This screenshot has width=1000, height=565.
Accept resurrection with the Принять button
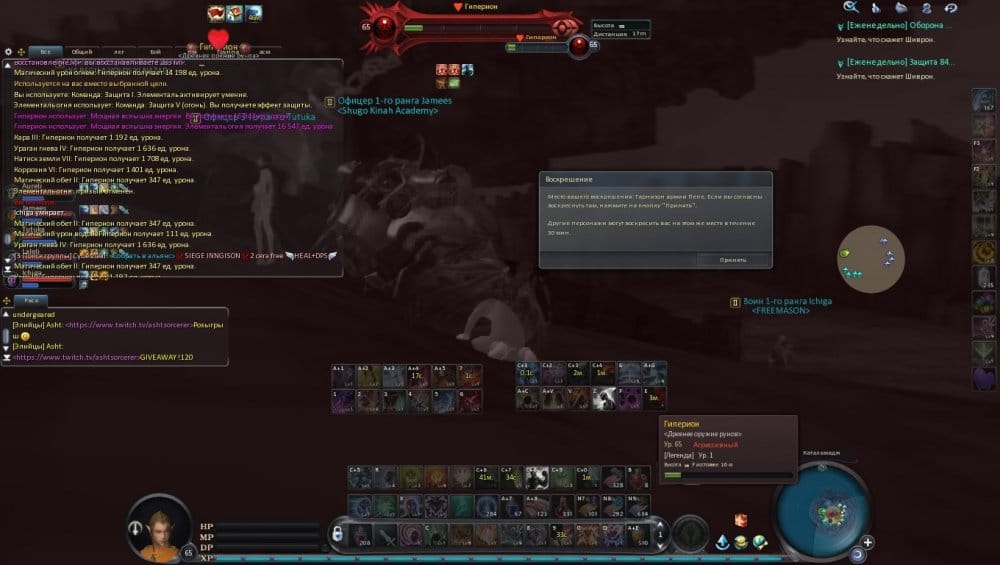tap(734, 259)
